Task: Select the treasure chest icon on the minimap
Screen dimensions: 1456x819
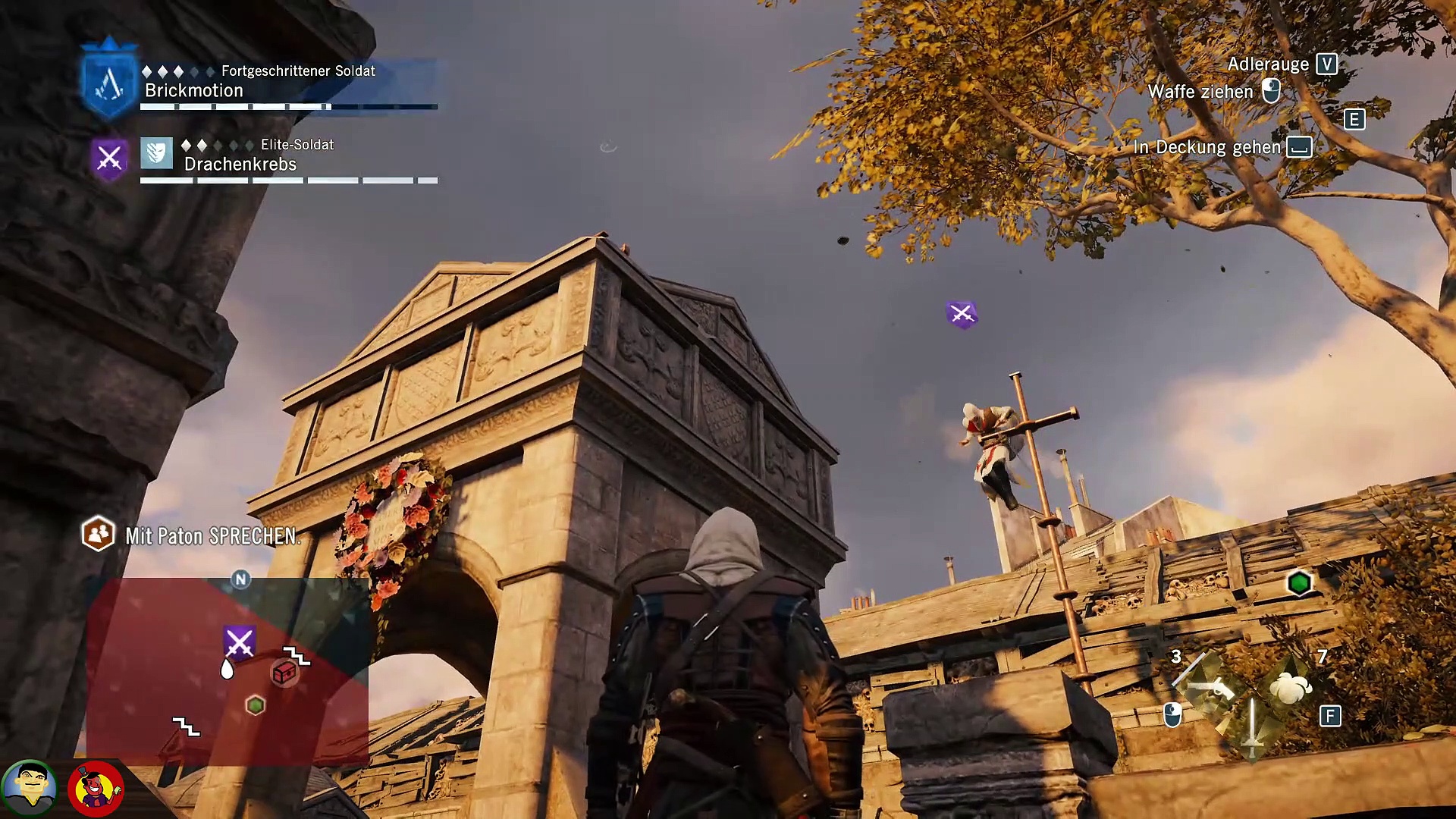Action: click(x=284, y=673)
